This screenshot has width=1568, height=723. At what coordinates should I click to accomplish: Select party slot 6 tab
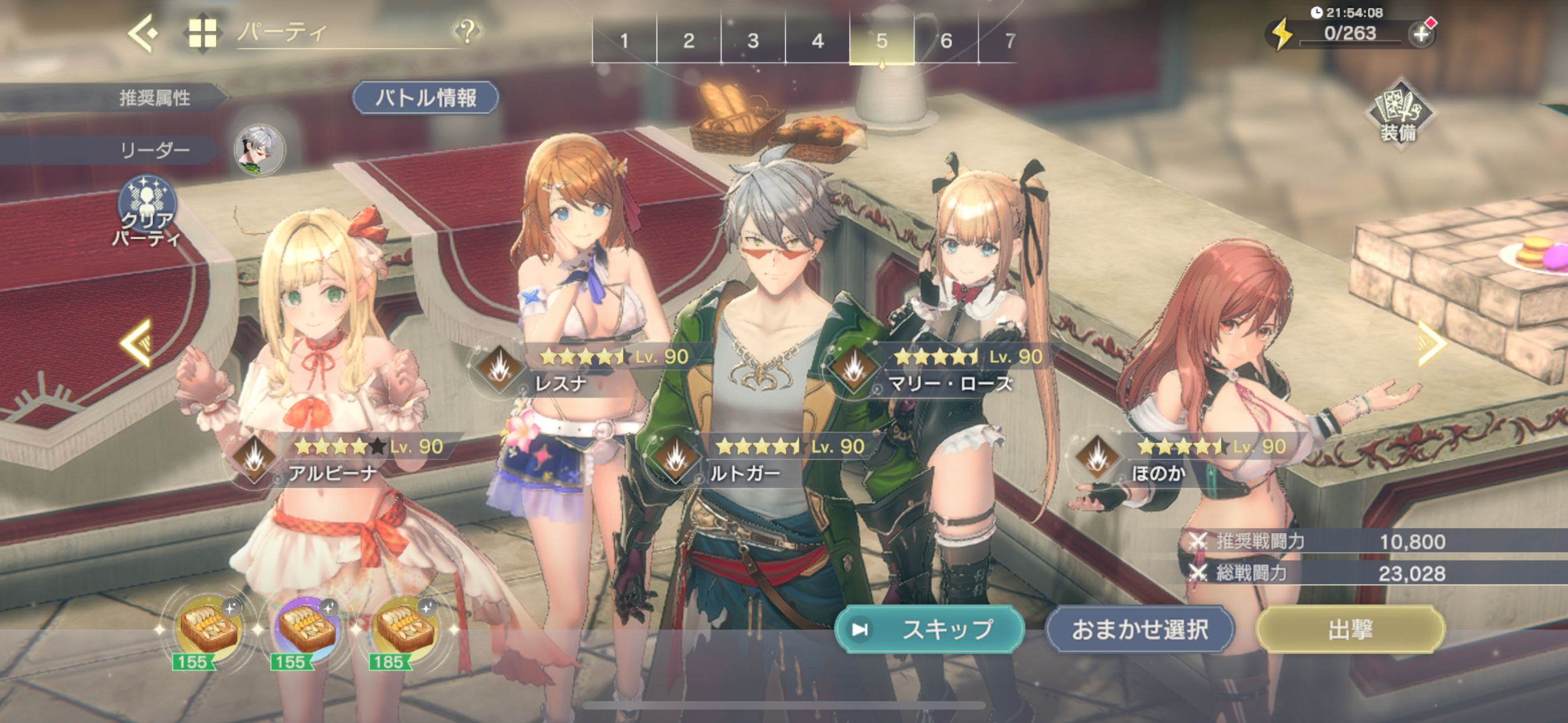pyautogui.click(x=946, y=41)
